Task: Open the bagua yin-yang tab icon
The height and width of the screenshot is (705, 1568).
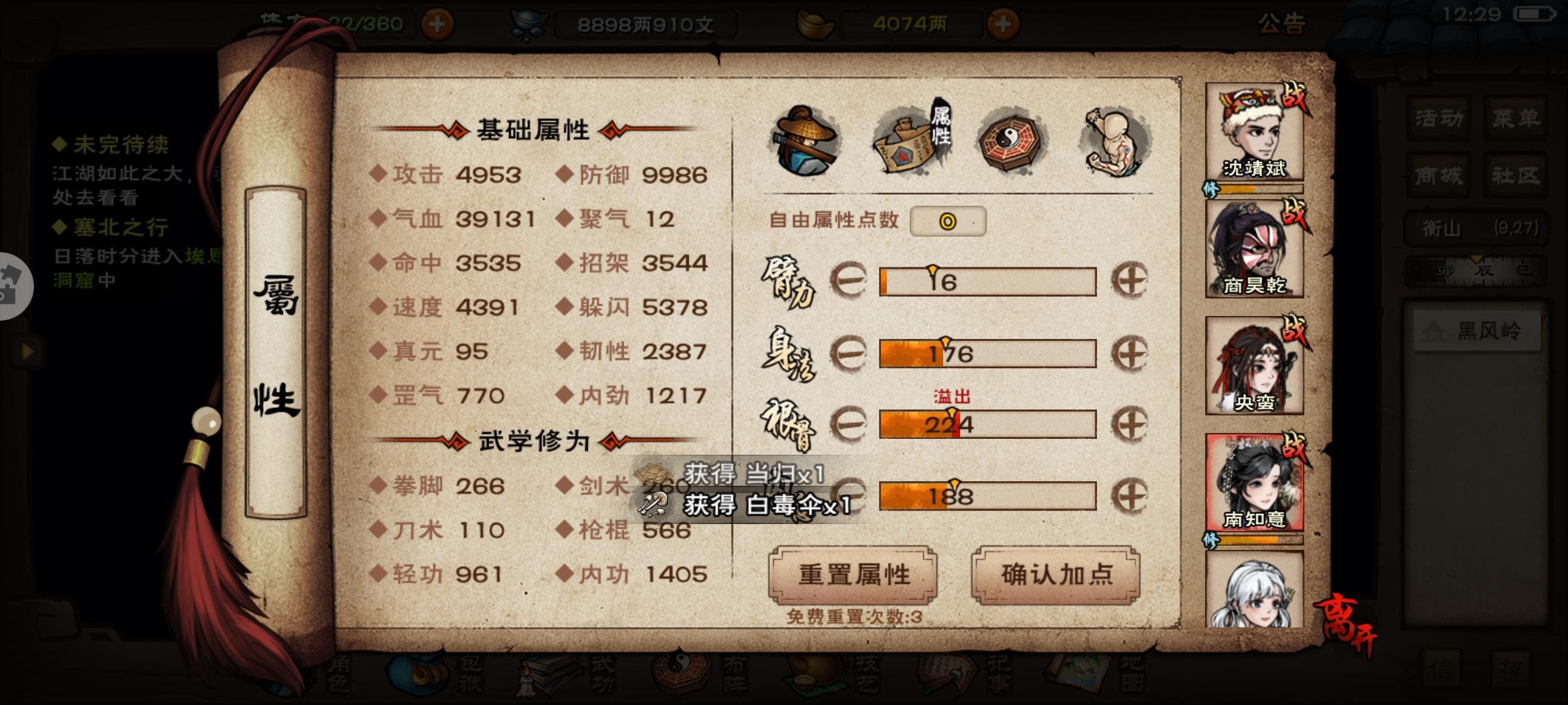Action: (1011, 141)
